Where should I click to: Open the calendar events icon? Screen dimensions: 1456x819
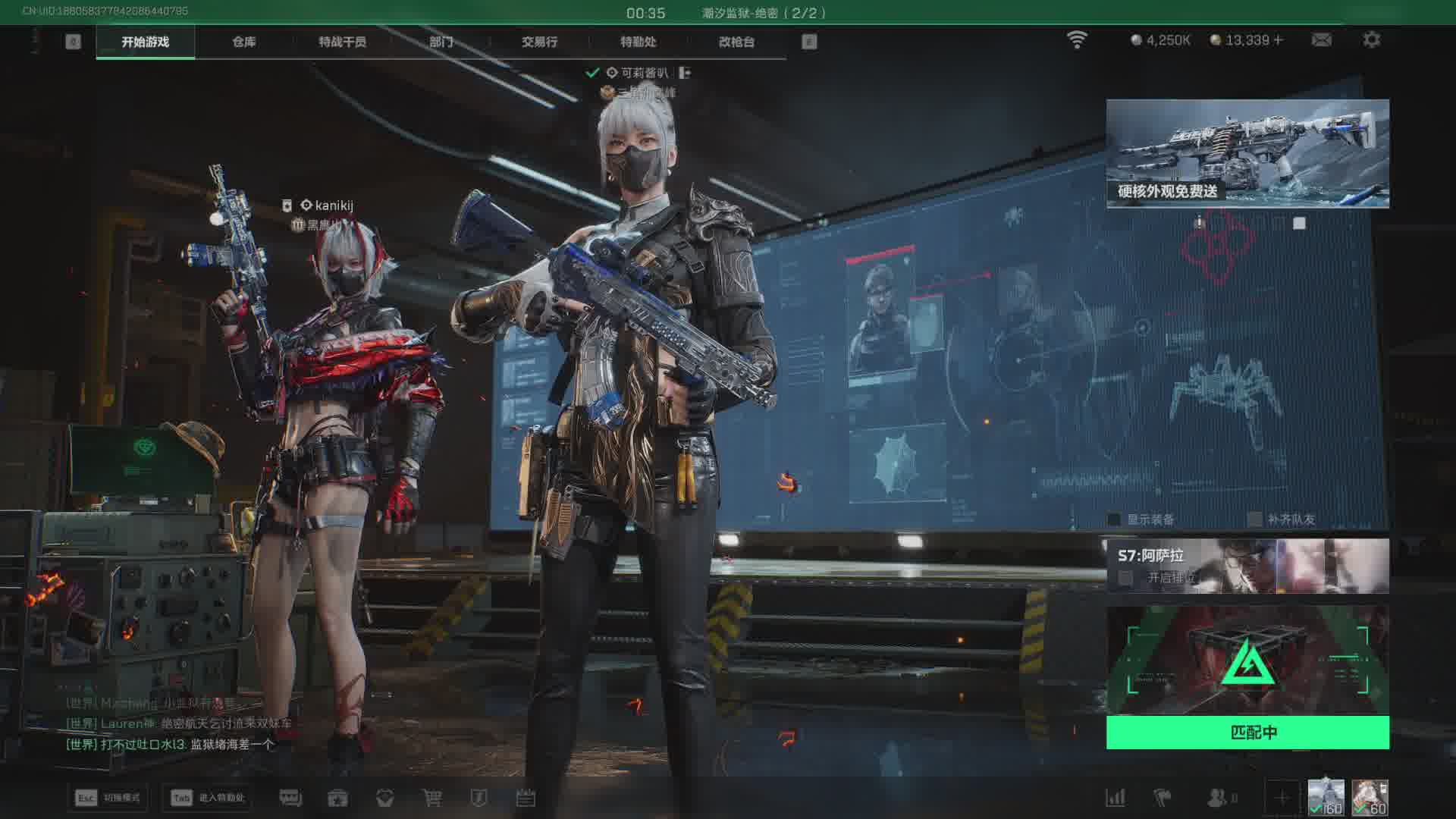pyautogui.click(x=526, y=798)
